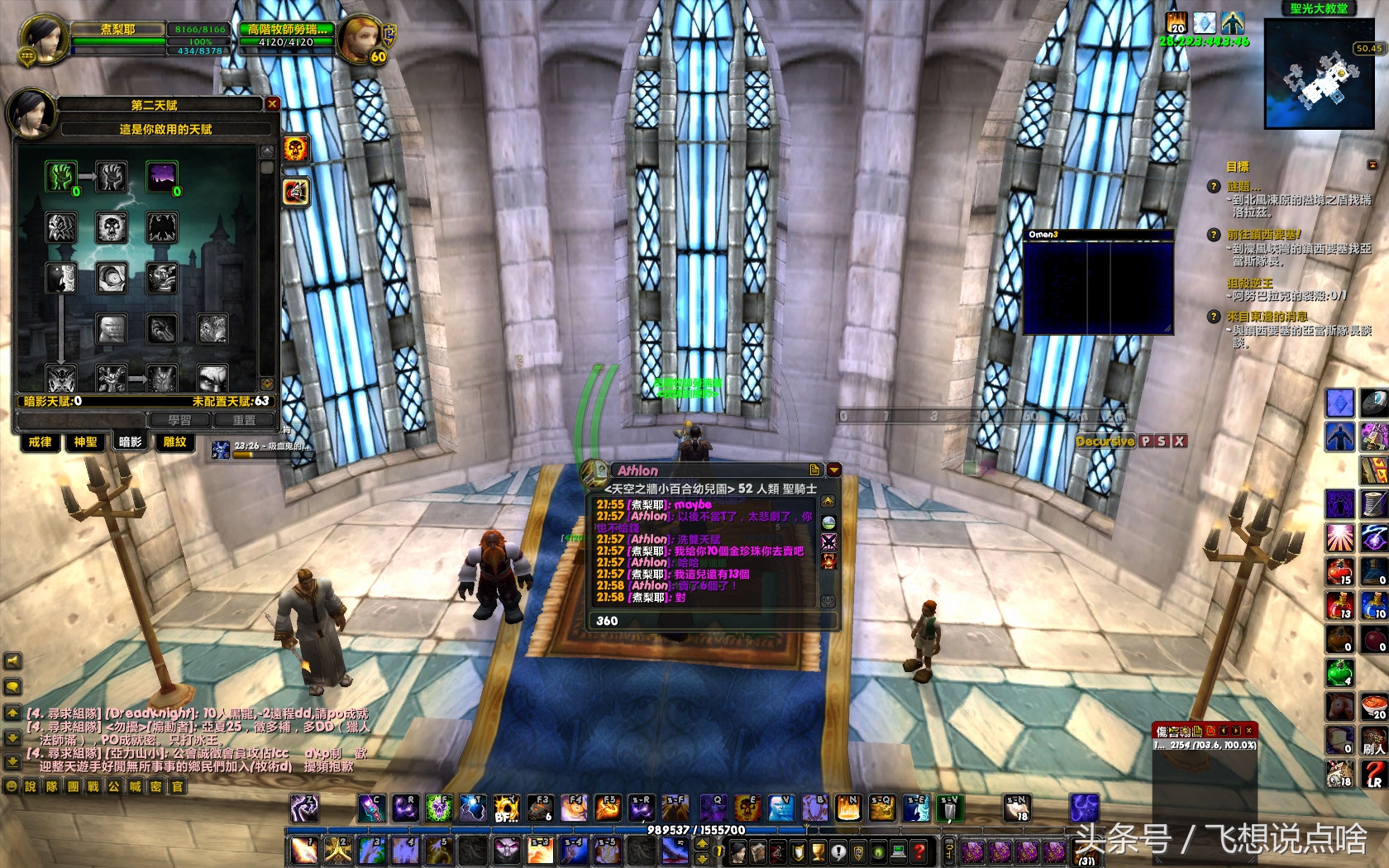Click the 聖光大教堂 minimap

[1318, 75]
